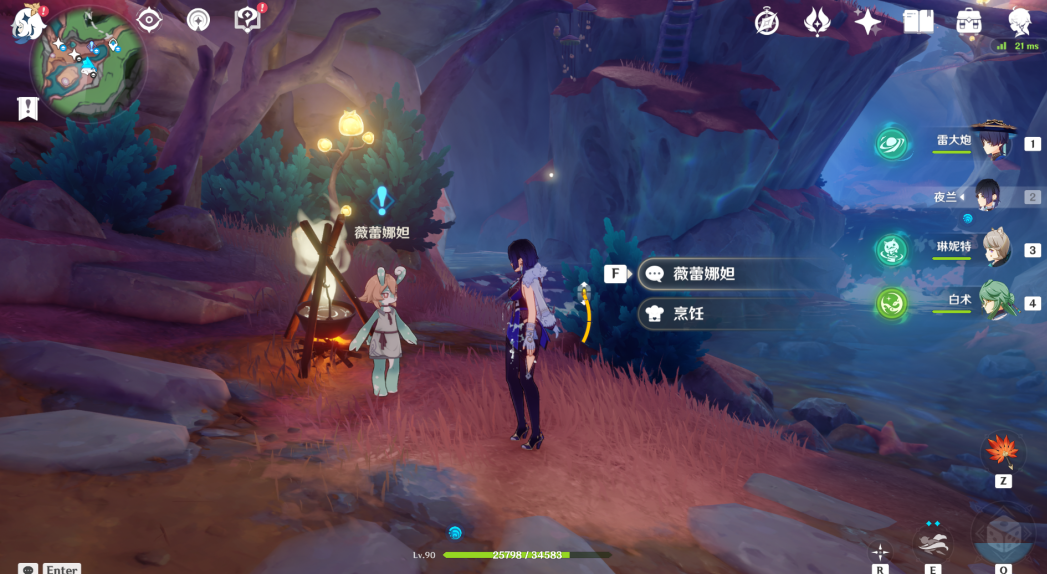Open the inventory backpack icon
1047x574 pixels.
pos(968,21)
